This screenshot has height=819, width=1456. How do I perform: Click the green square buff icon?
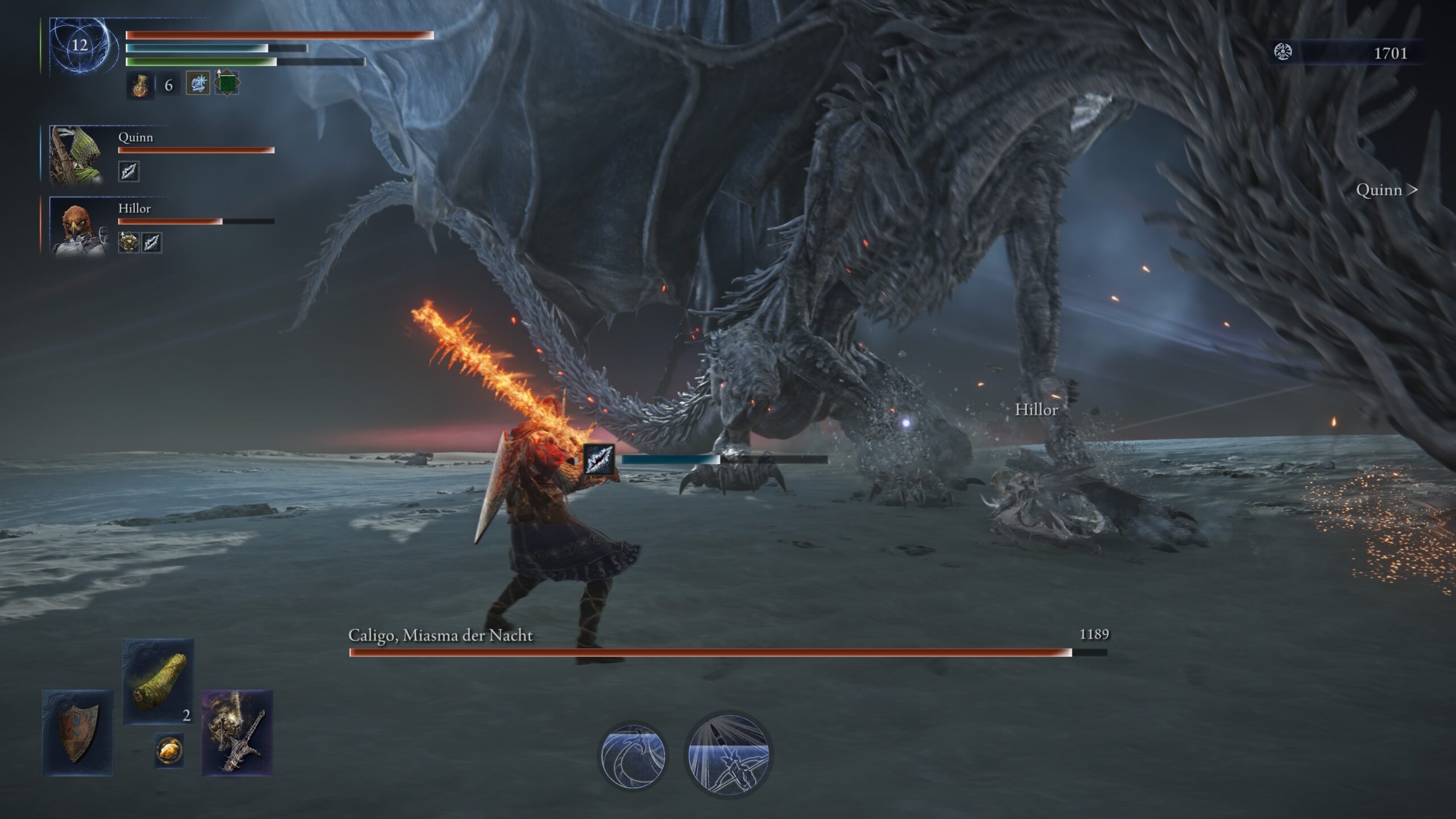pyautogui.click(x=227, y=83)
